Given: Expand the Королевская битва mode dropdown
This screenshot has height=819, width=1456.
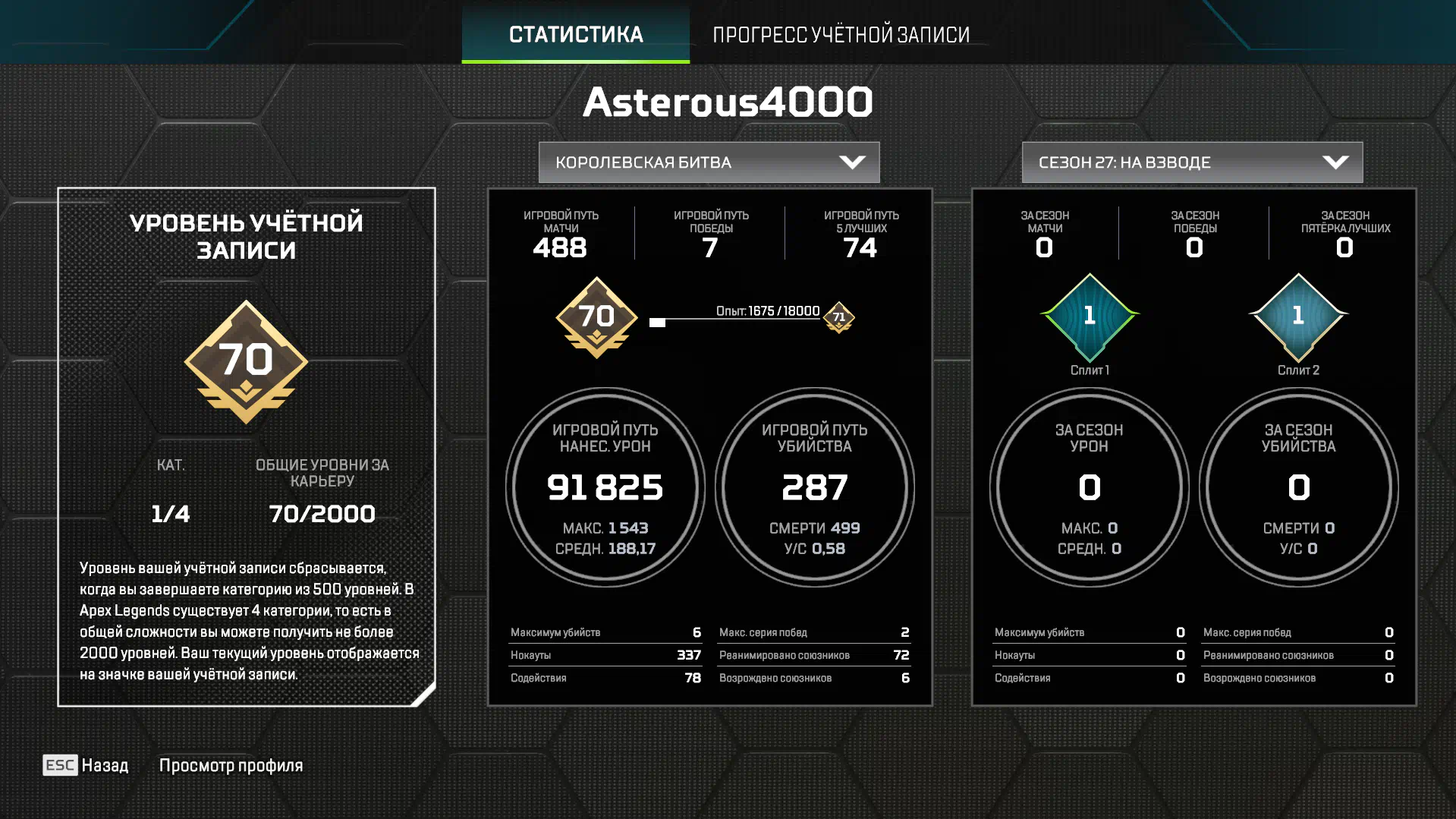Looking at the screenshot, I should click(709, 162).
